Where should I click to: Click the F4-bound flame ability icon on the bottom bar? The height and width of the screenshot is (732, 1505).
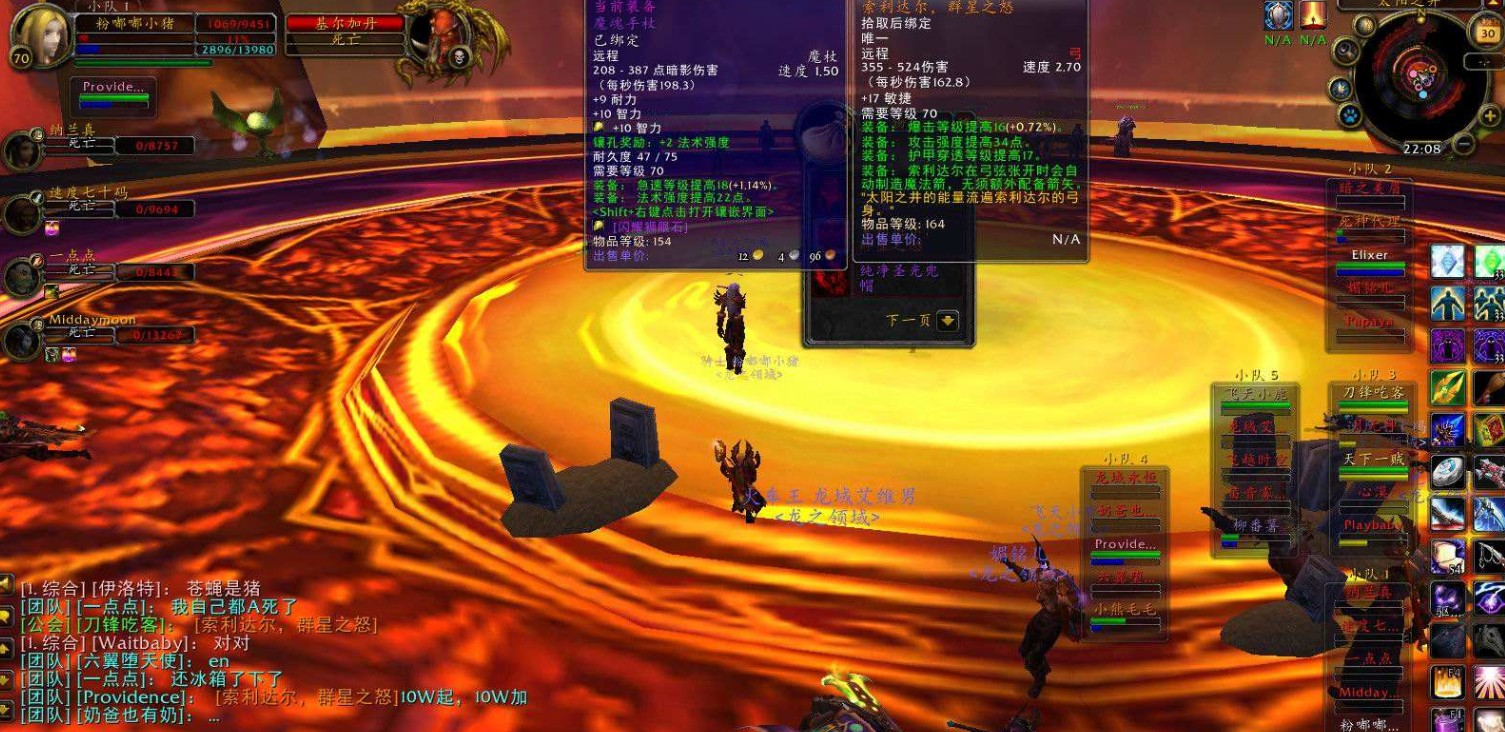tap(1447, 680)
